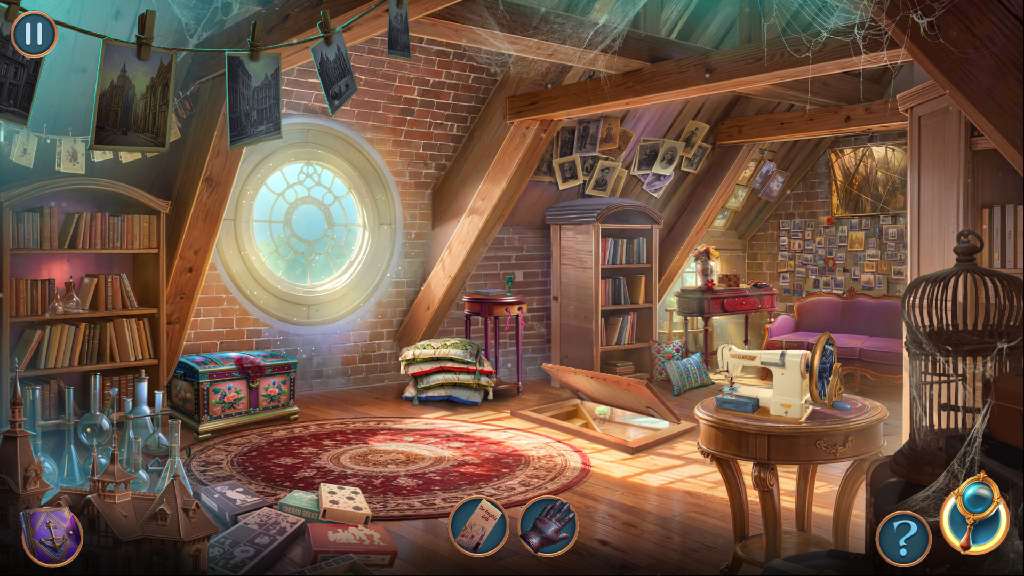Screen dimensions: 1024x576
Task: Open the purple anchor journal
Action: pos(52,535)
